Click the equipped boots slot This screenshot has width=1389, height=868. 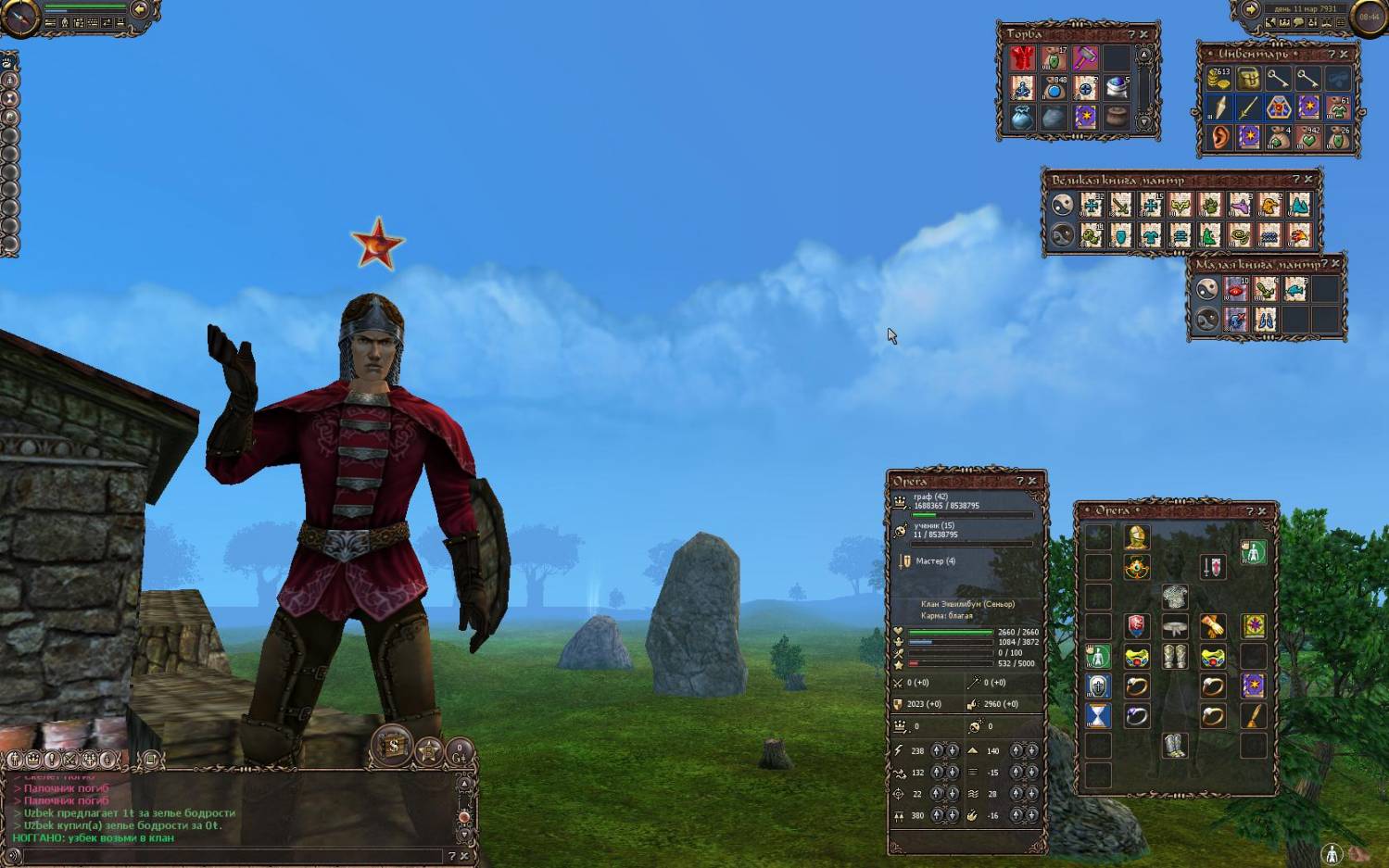(1175, 746)
